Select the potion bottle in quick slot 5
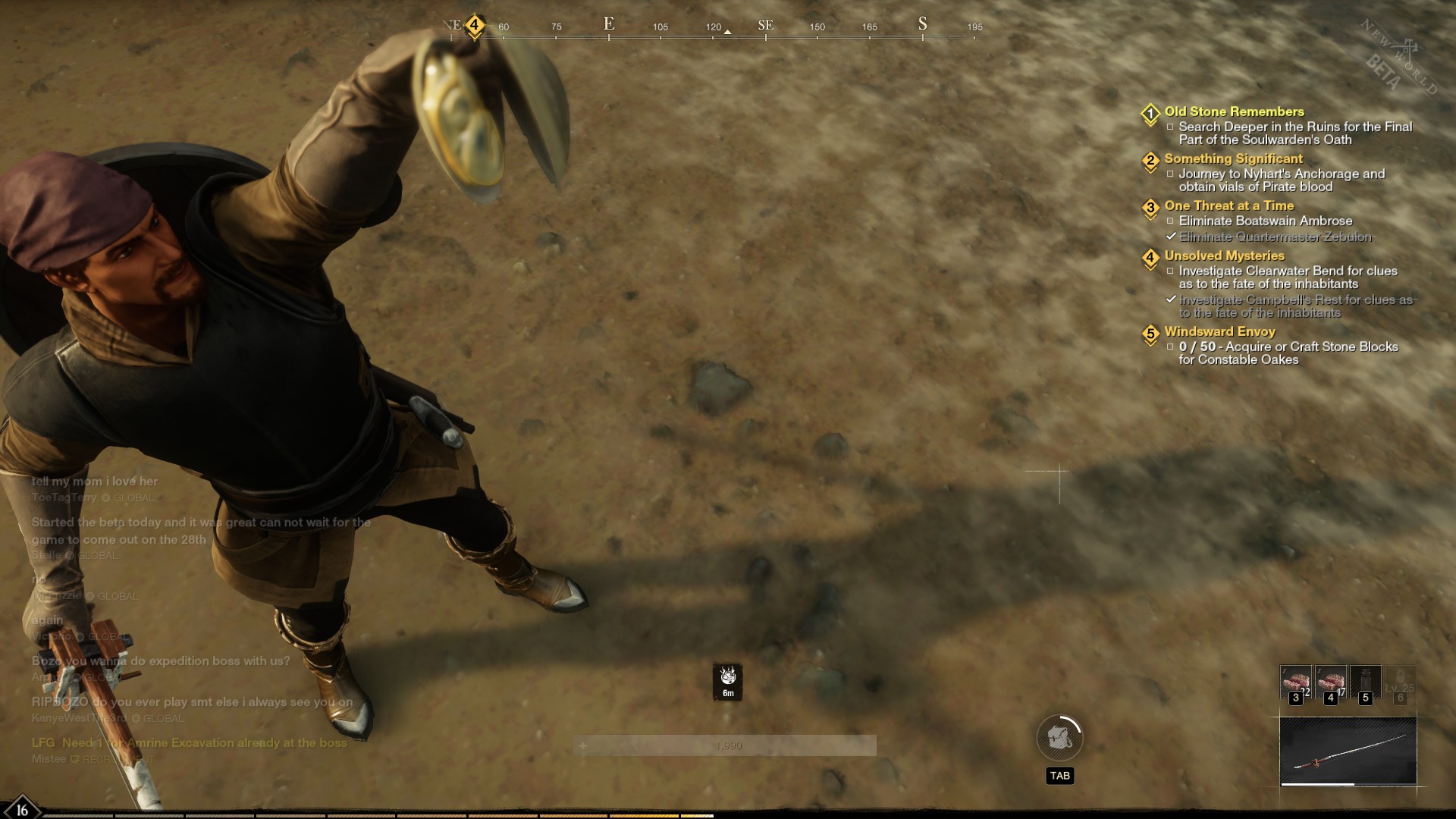This screenshot has width=1456, height=819. [1365, 682]
